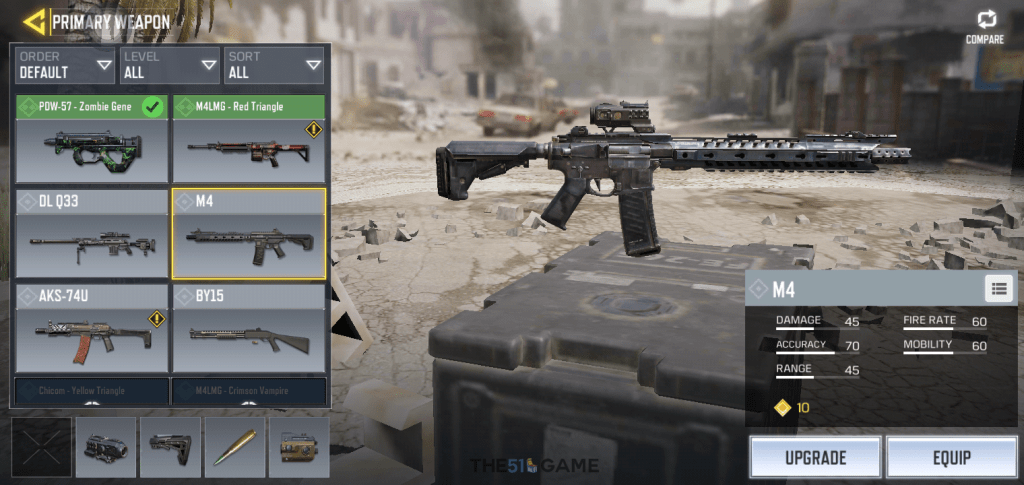Click the Upgrade button

click(x=815, y=458)
